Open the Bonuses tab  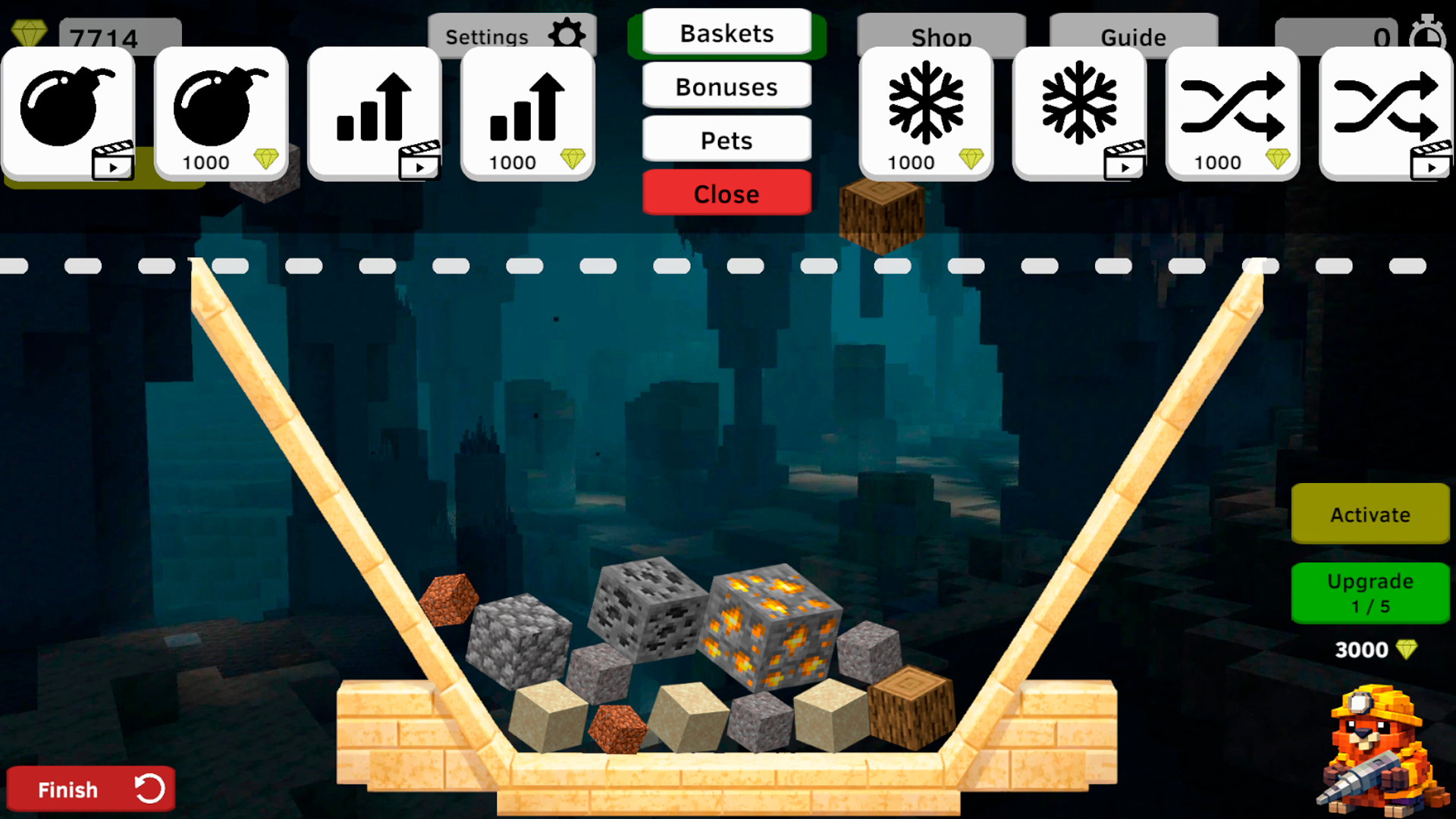pyautogui.click(x=726, y=86)
